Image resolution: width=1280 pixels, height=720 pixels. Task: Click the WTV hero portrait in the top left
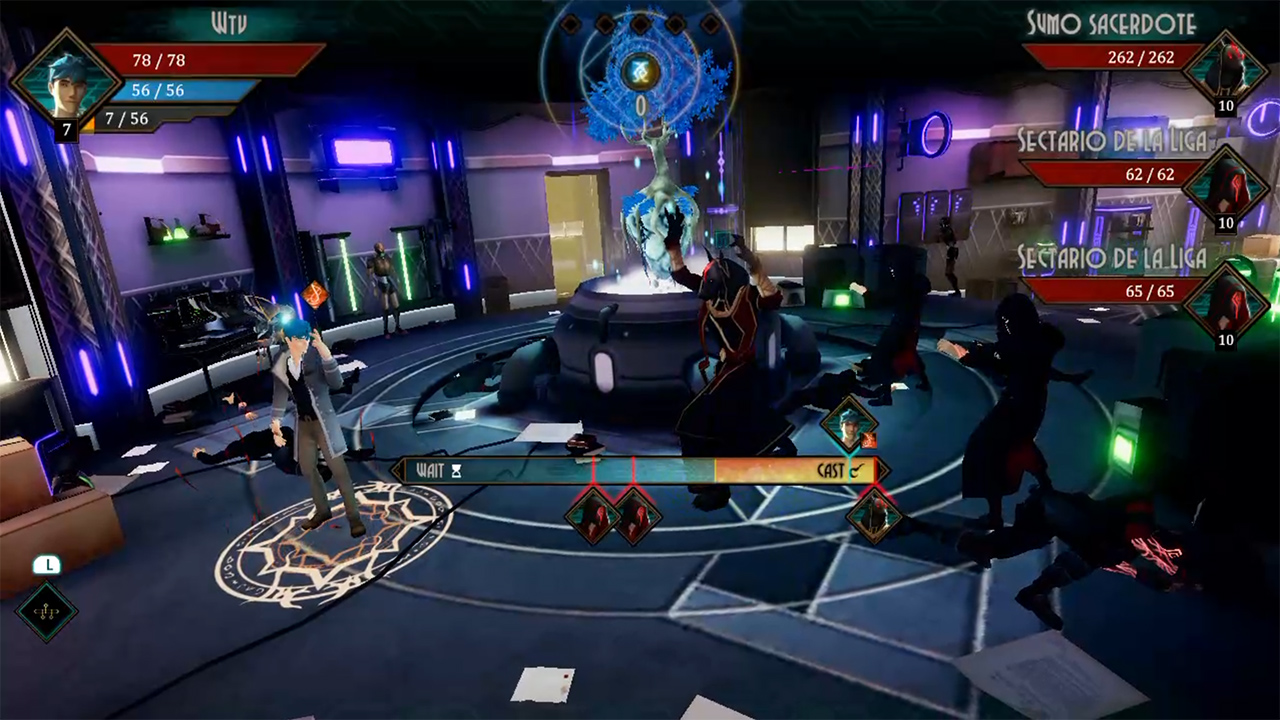pyautogui.click(x=67, y=85)
